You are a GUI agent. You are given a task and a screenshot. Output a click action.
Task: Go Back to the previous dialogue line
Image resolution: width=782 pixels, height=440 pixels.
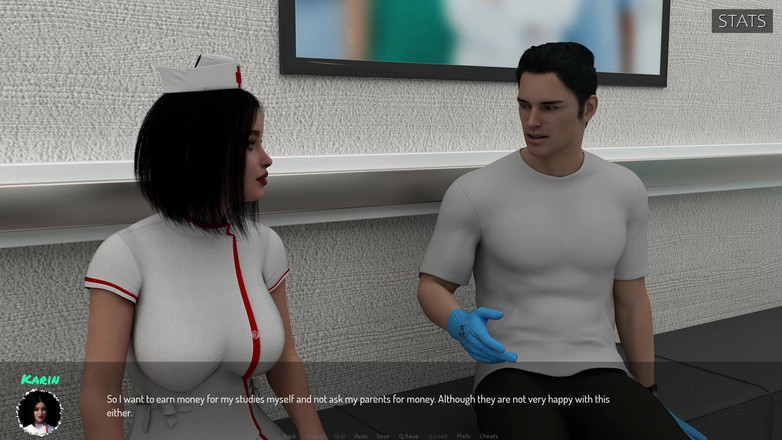pos(291,436)
